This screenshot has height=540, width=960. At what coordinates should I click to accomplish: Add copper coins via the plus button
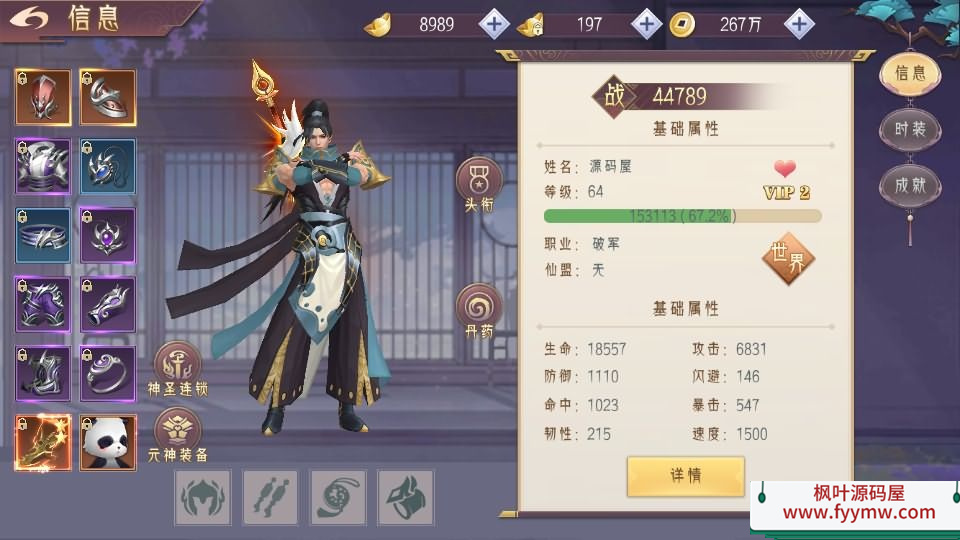tap(798, 24)
